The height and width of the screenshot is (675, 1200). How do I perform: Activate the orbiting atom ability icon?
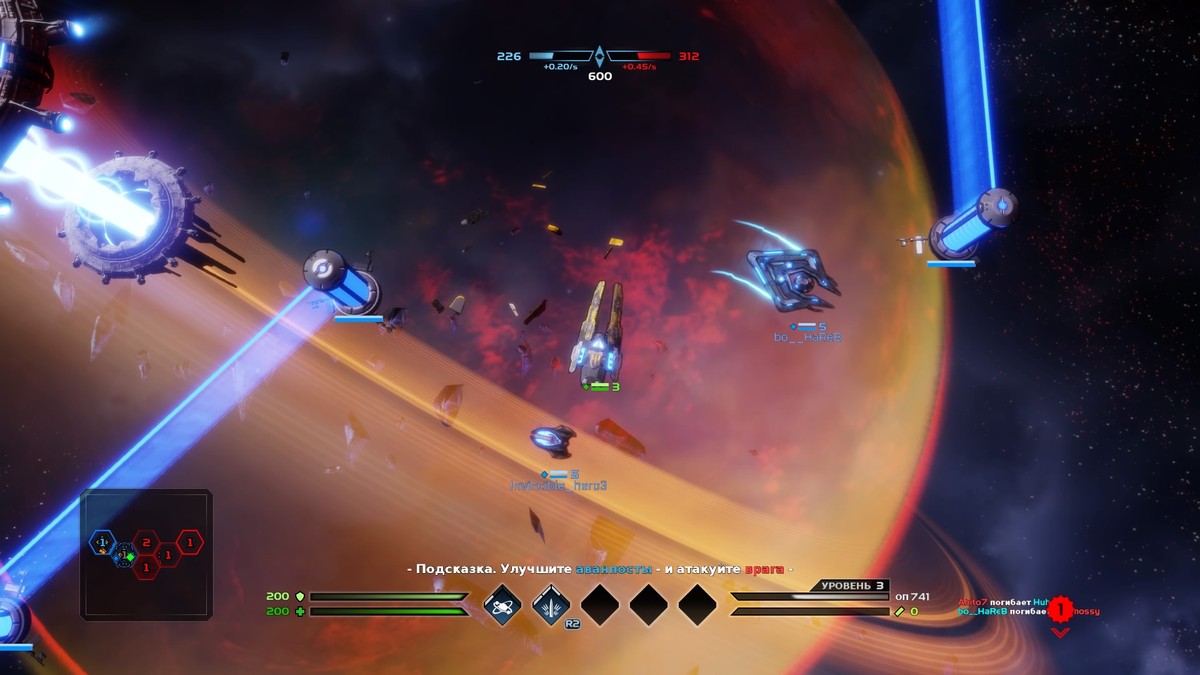pos(502,605)
